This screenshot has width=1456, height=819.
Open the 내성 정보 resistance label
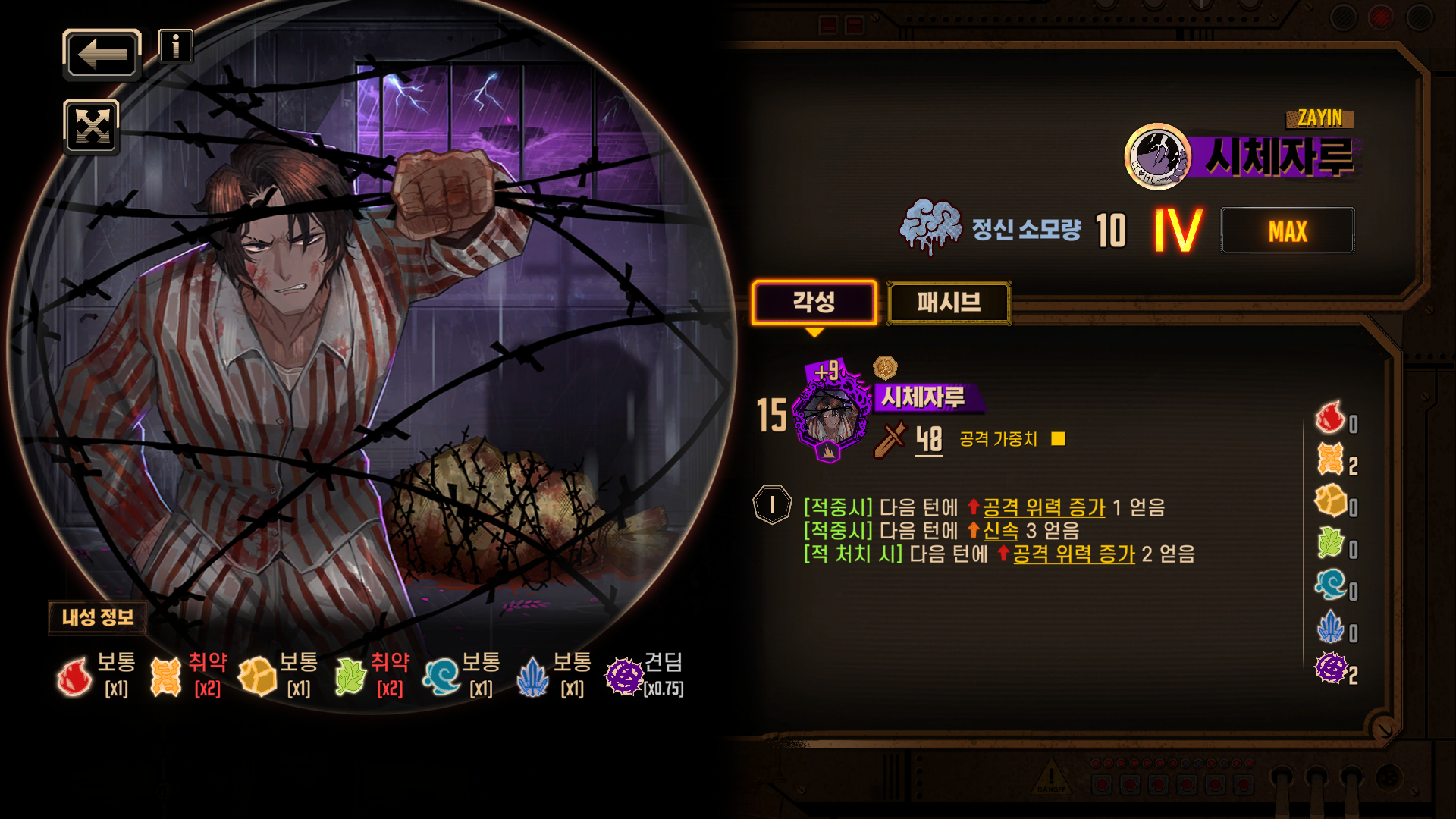point(98,617)
